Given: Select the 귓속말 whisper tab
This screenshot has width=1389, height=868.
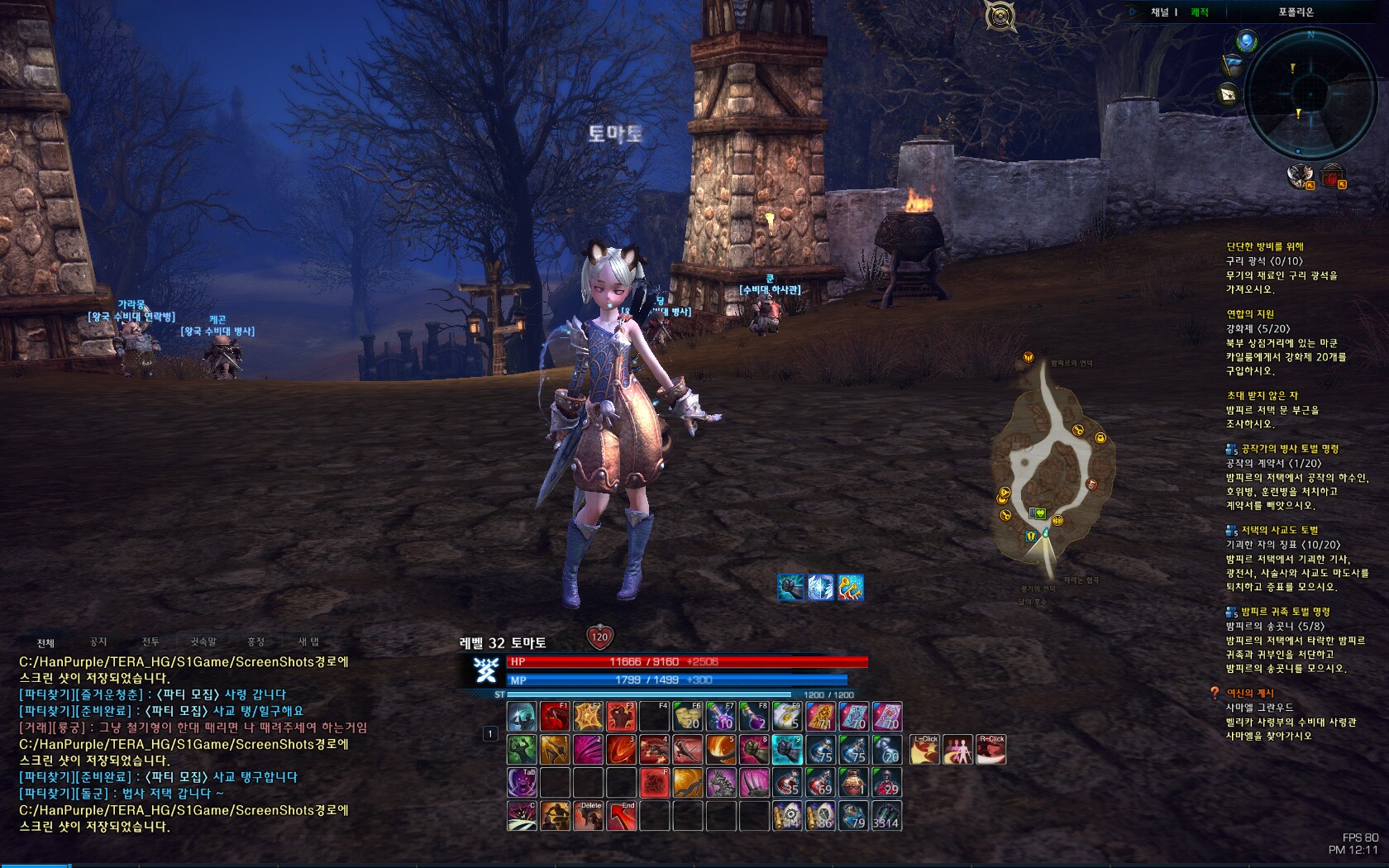Looking at the screenshot, I should [203, 642].
